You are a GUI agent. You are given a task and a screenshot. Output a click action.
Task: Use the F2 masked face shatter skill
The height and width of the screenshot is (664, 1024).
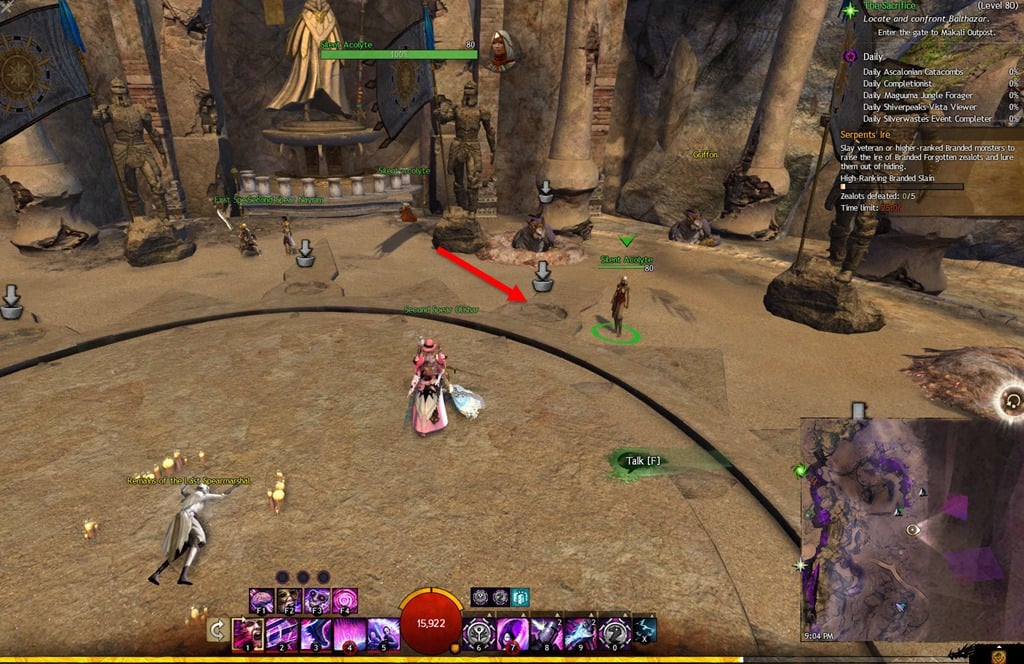pos(289,600)
